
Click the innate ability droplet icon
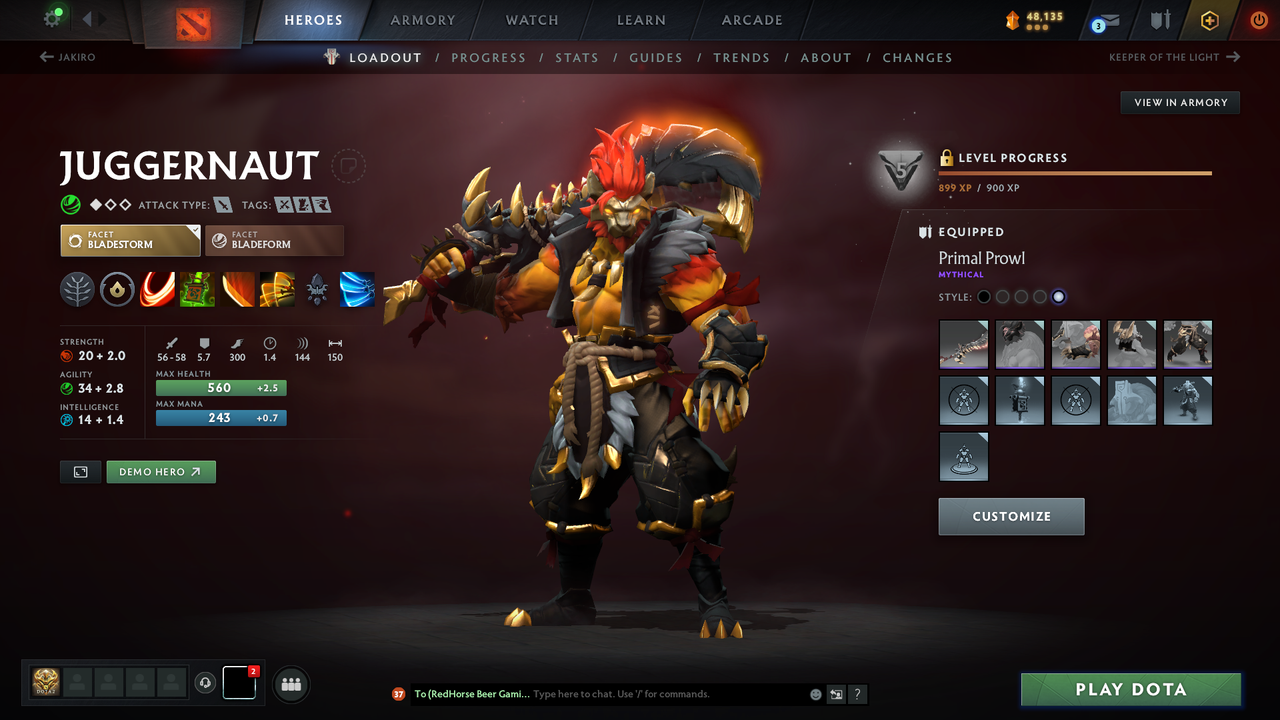click(x=117, y=290)
